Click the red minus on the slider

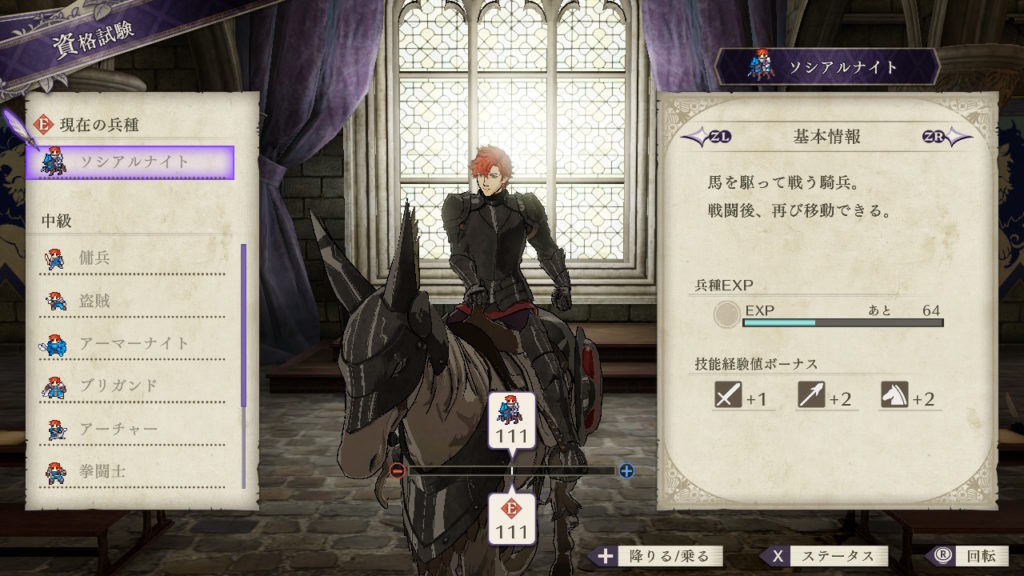point(398,470)
